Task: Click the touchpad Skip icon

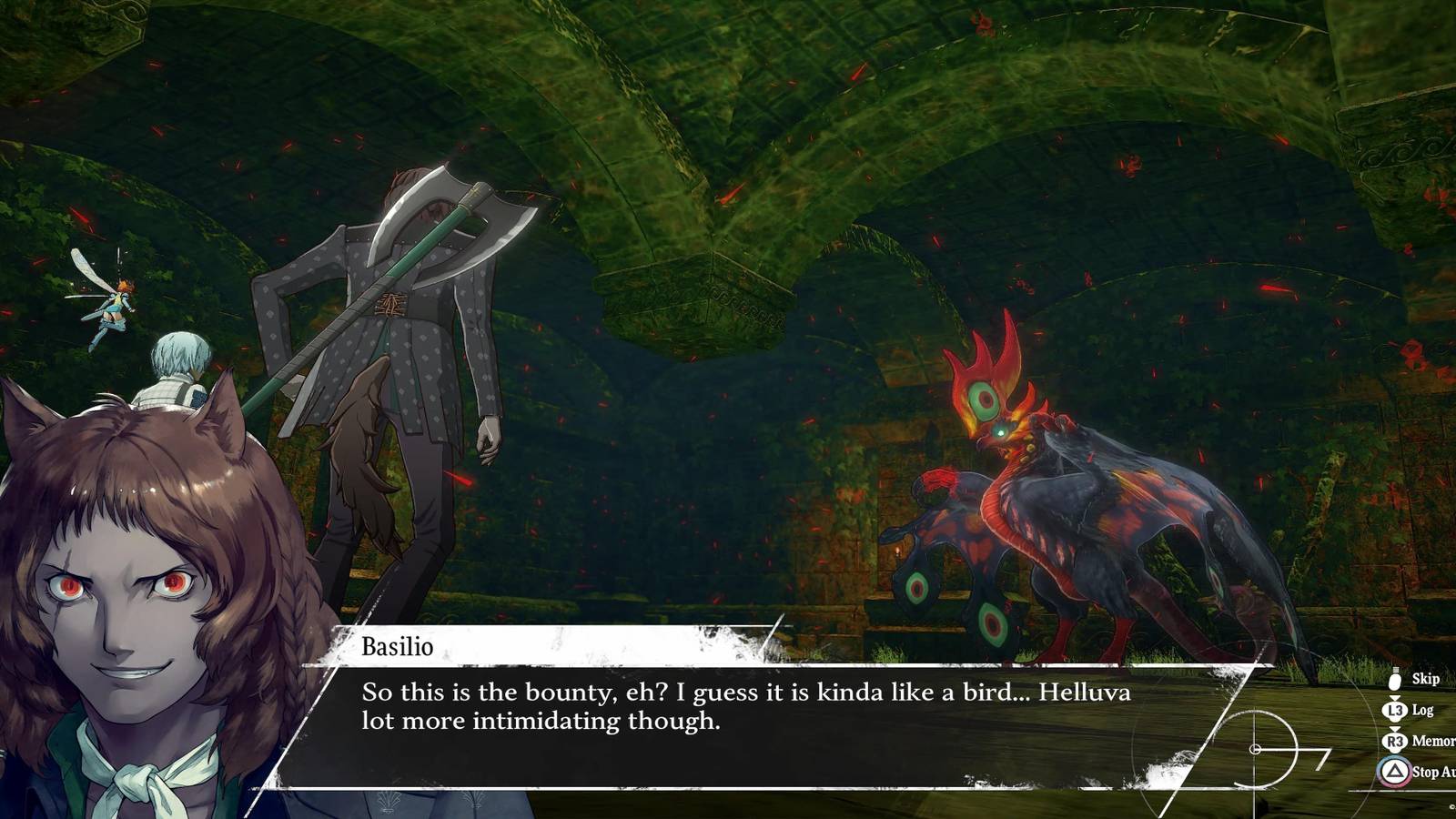Action: 1394,680
